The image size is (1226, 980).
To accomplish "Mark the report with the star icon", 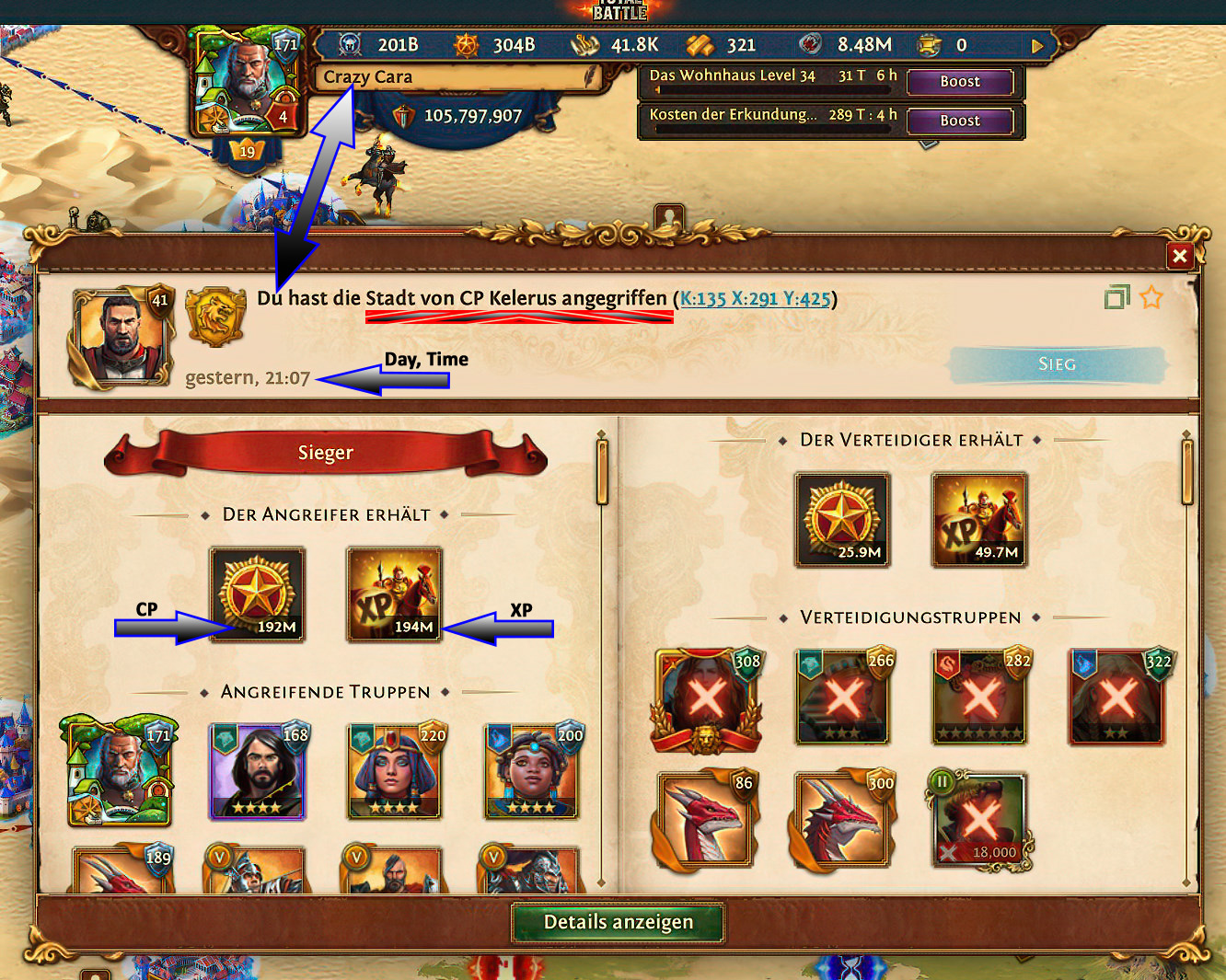I will click(x=1151, y=297).
